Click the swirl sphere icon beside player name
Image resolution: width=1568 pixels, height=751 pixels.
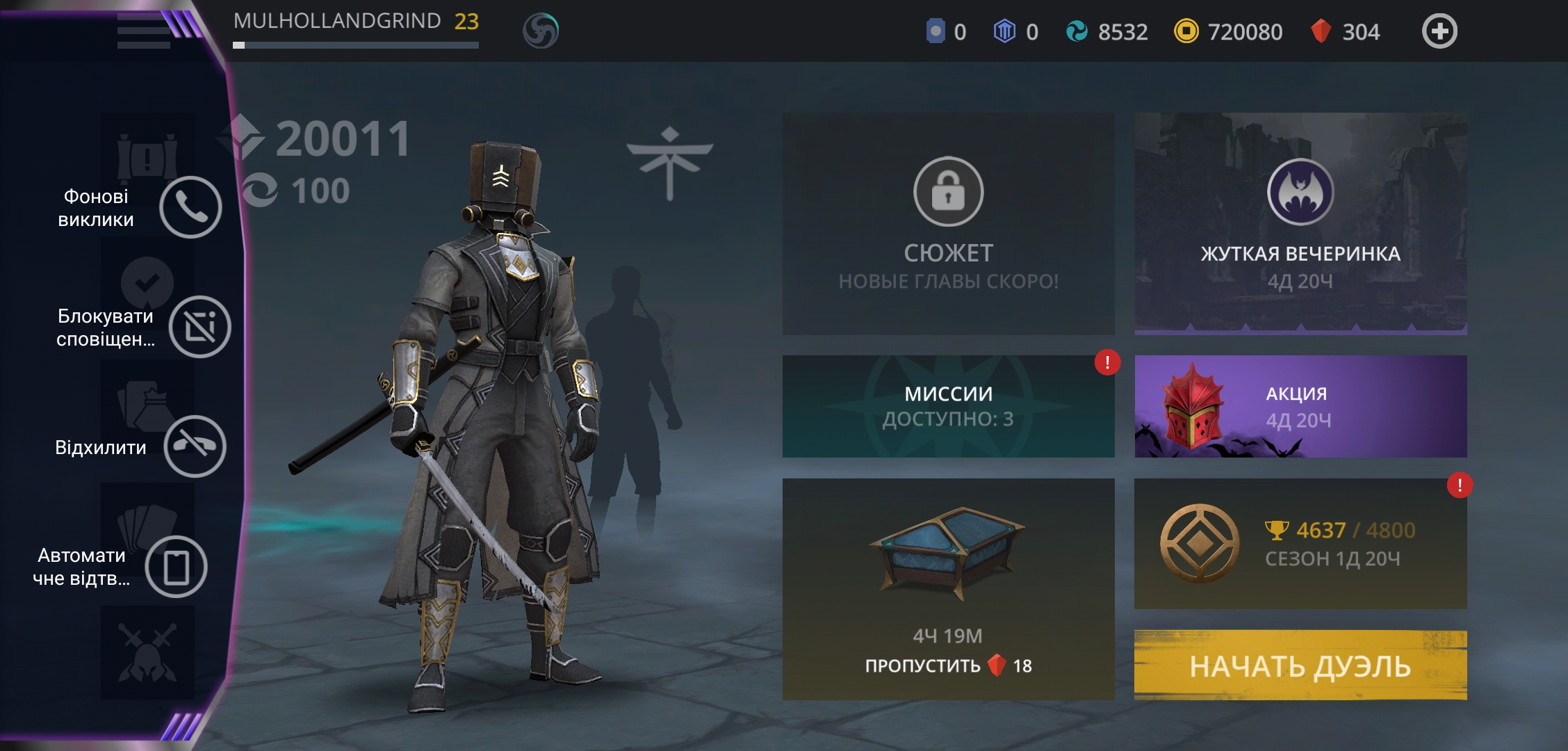pyautogui.click(x=540, y=31)
